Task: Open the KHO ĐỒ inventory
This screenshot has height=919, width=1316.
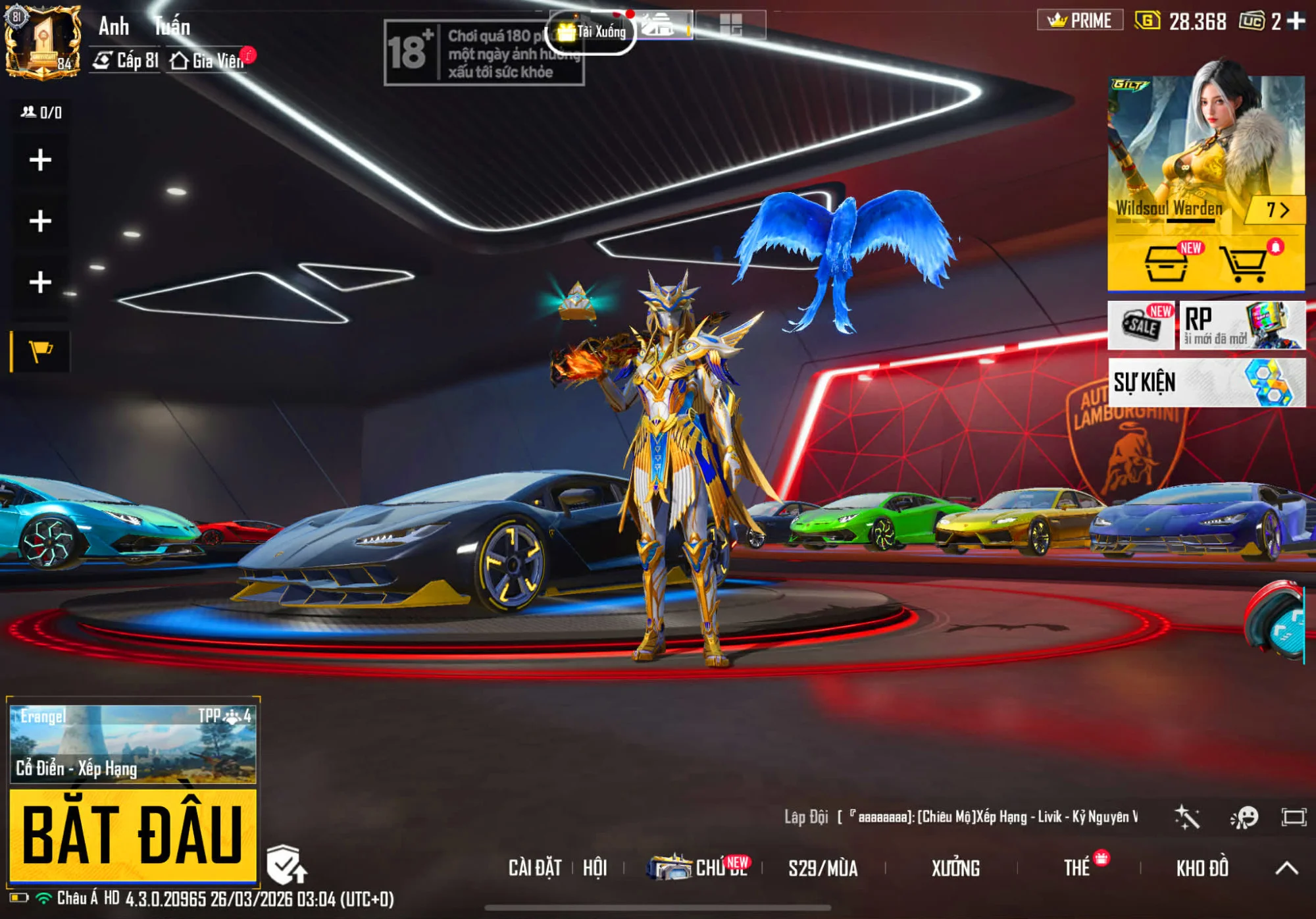Action: tap(1202, 868)
